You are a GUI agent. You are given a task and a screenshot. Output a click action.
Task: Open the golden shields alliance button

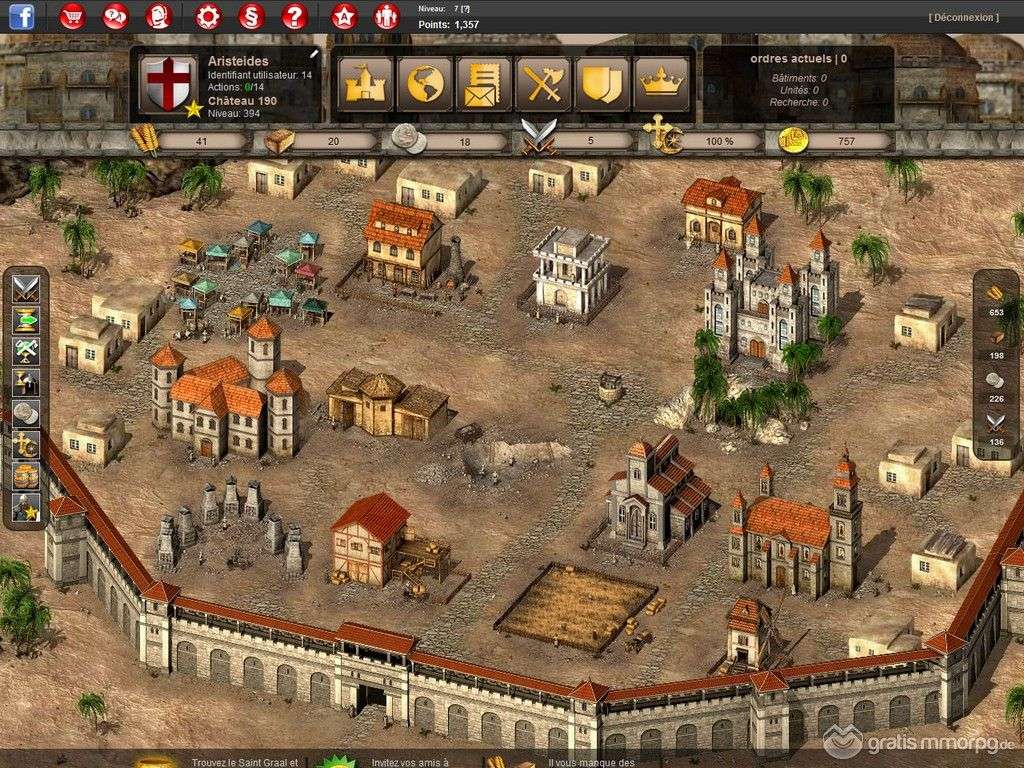(x=602, y=84)
